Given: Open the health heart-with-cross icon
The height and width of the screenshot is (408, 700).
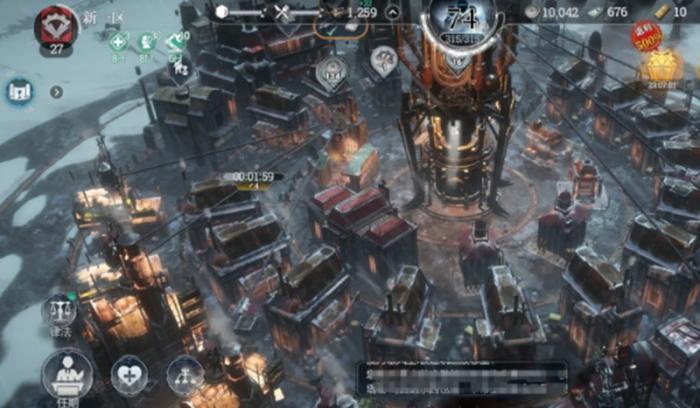Looking at the screenshot, I should pyautogui.click(x=129, y=374).
